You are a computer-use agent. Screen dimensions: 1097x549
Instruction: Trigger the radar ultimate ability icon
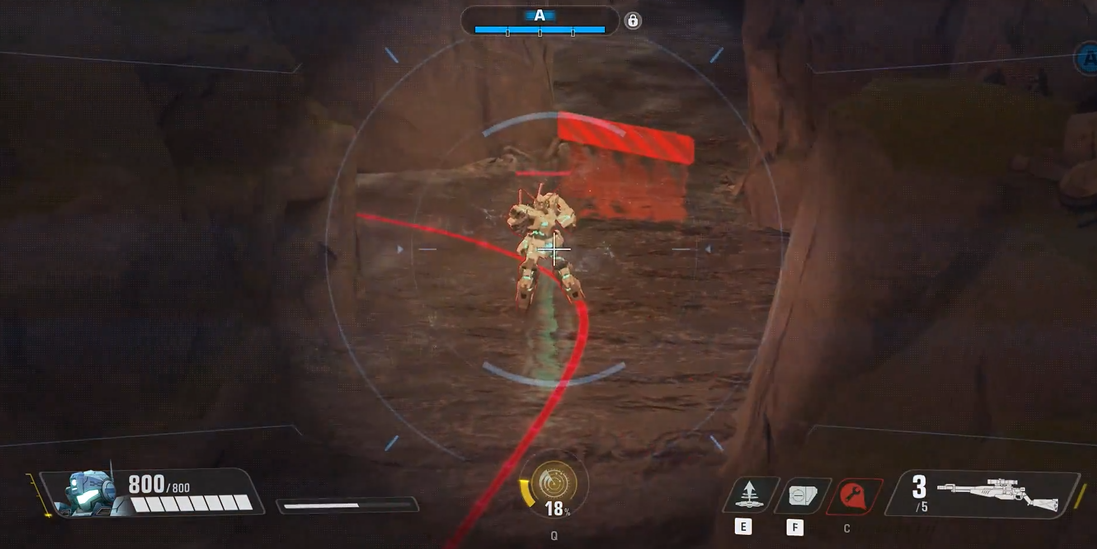[553, 484]
